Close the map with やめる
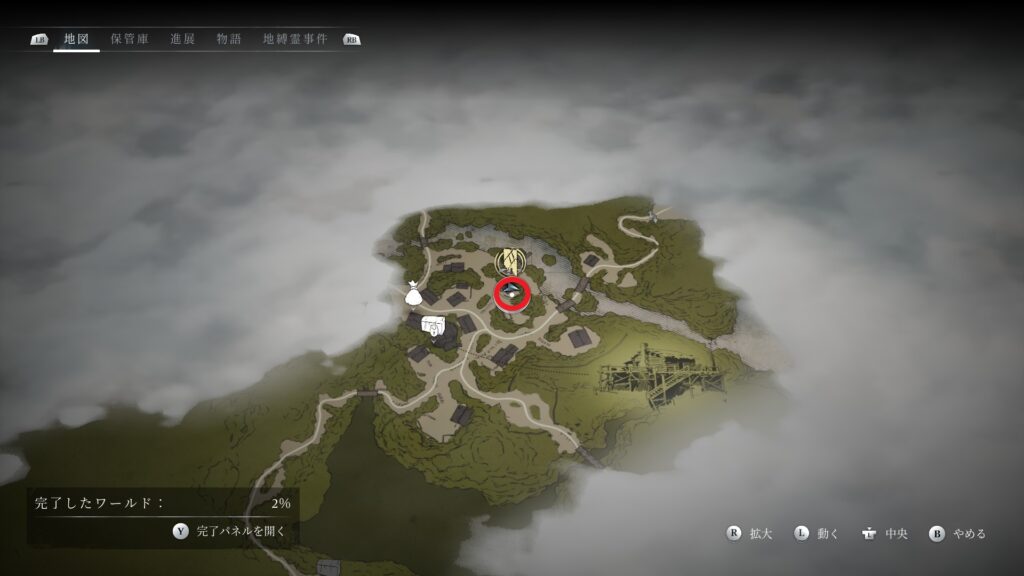 [x=957, y=533]
